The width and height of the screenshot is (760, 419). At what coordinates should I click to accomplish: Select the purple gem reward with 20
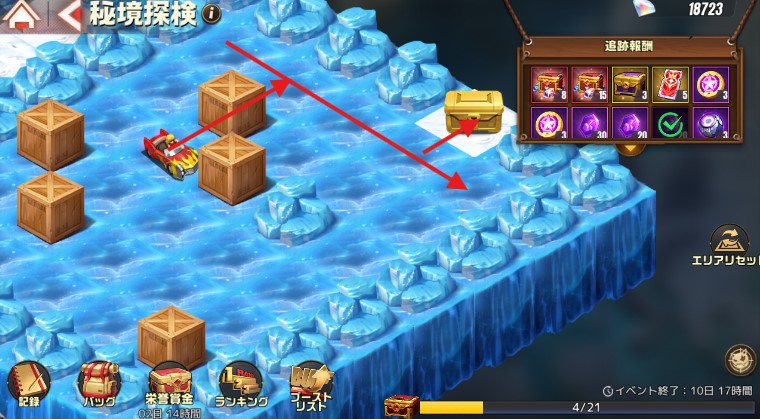629,122
